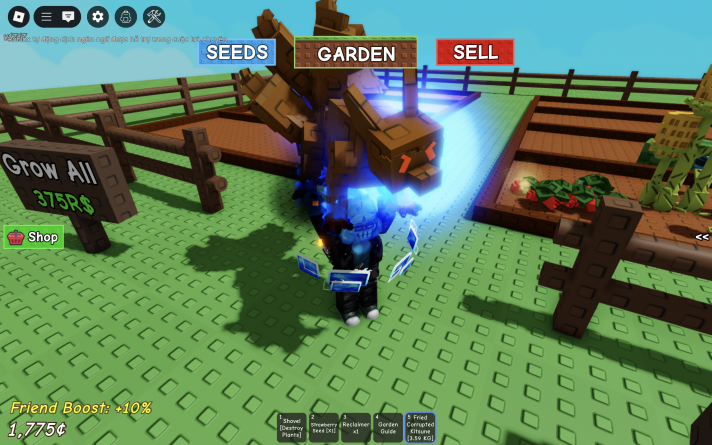Open the Roblox main menu

click(18, 17)
